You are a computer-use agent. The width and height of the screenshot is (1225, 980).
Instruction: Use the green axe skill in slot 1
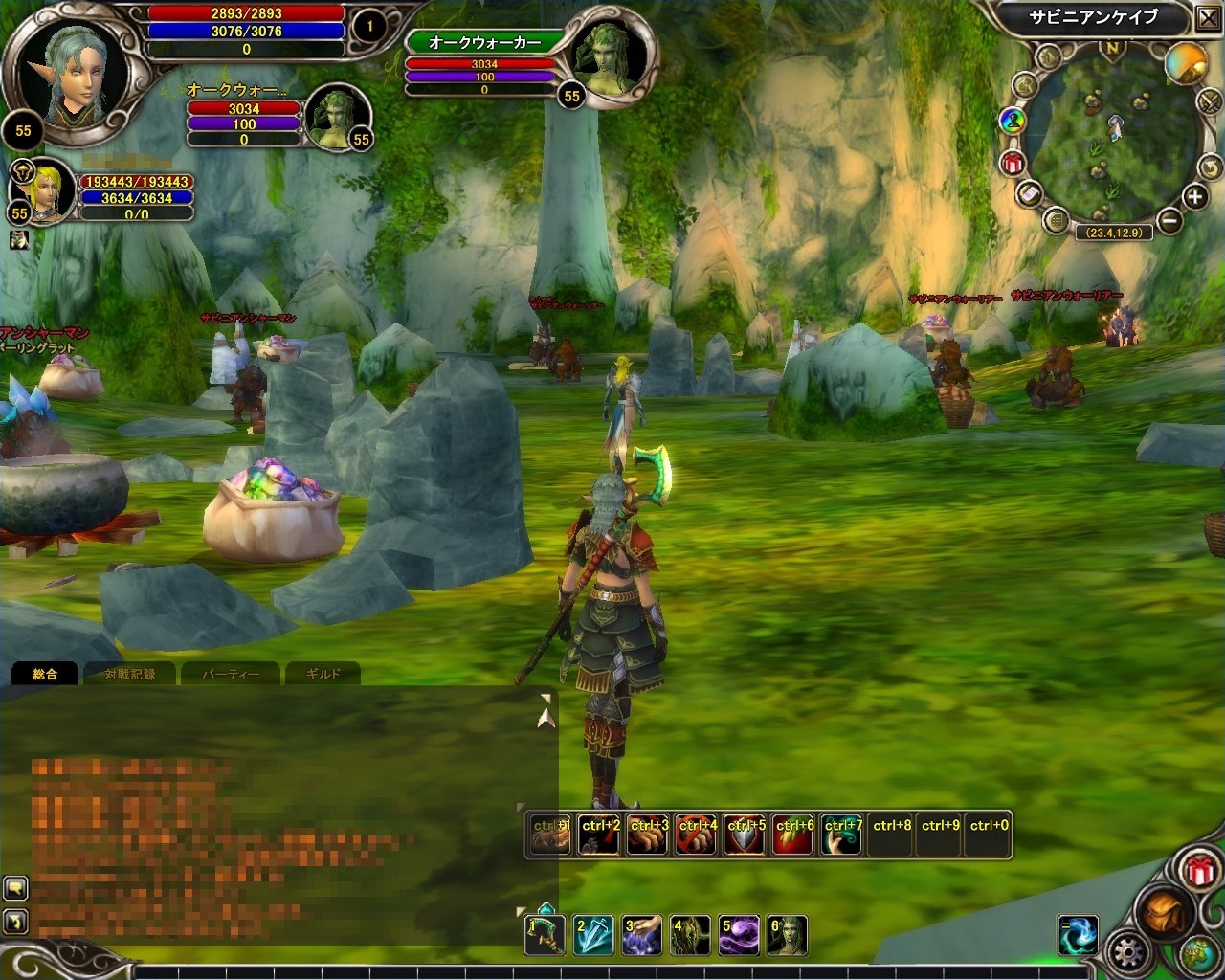coord(545,935)
